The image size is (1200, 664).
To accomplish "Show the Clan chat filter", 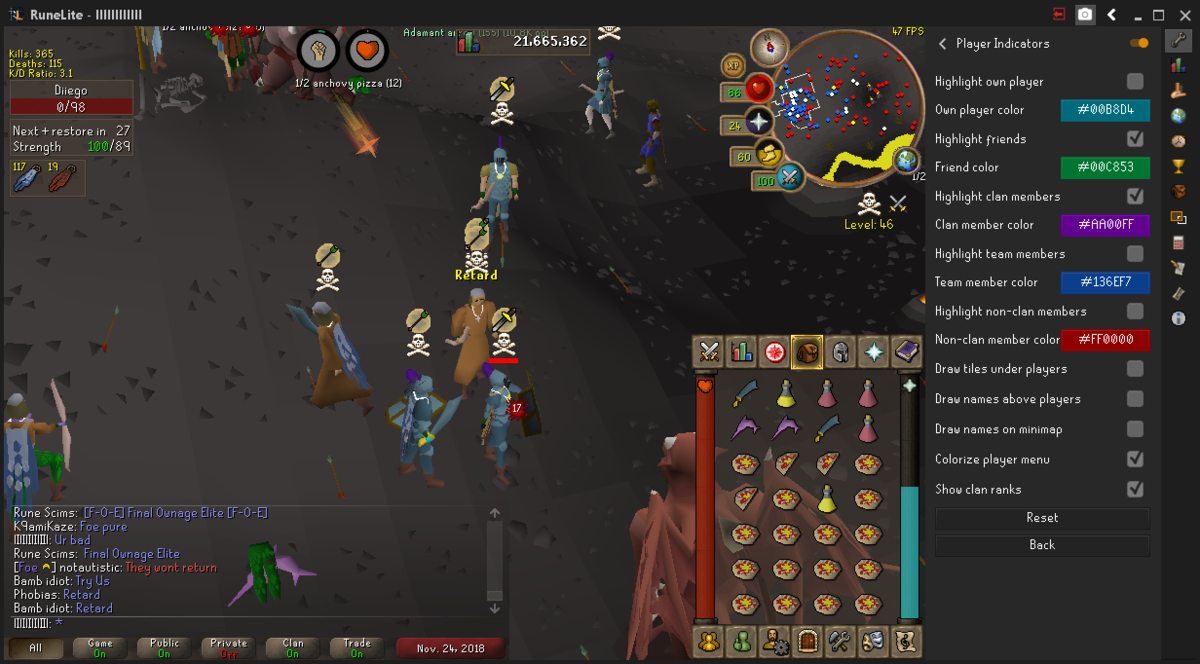I will (293, 648).
